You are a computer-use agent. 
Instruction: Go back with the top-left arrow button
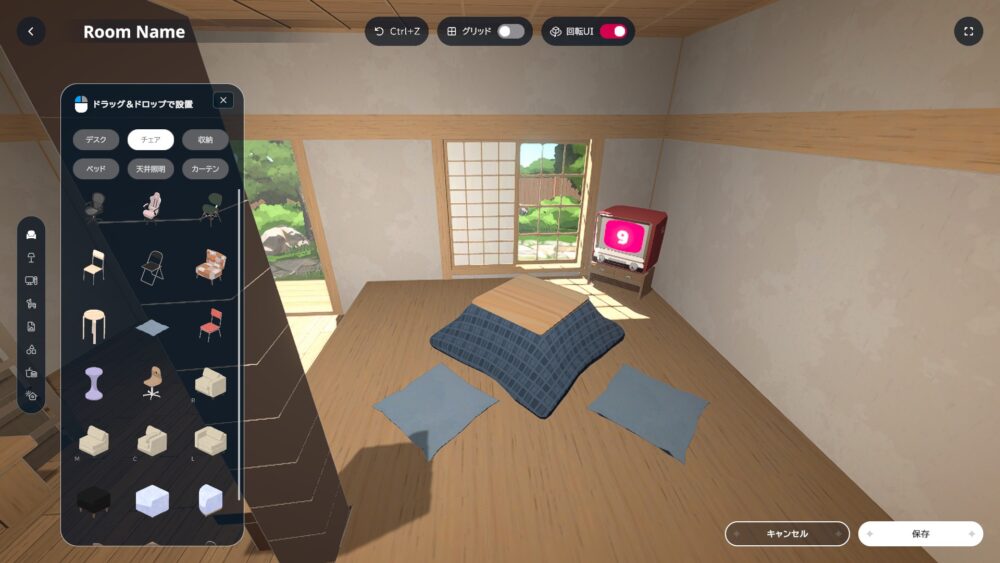31,31
